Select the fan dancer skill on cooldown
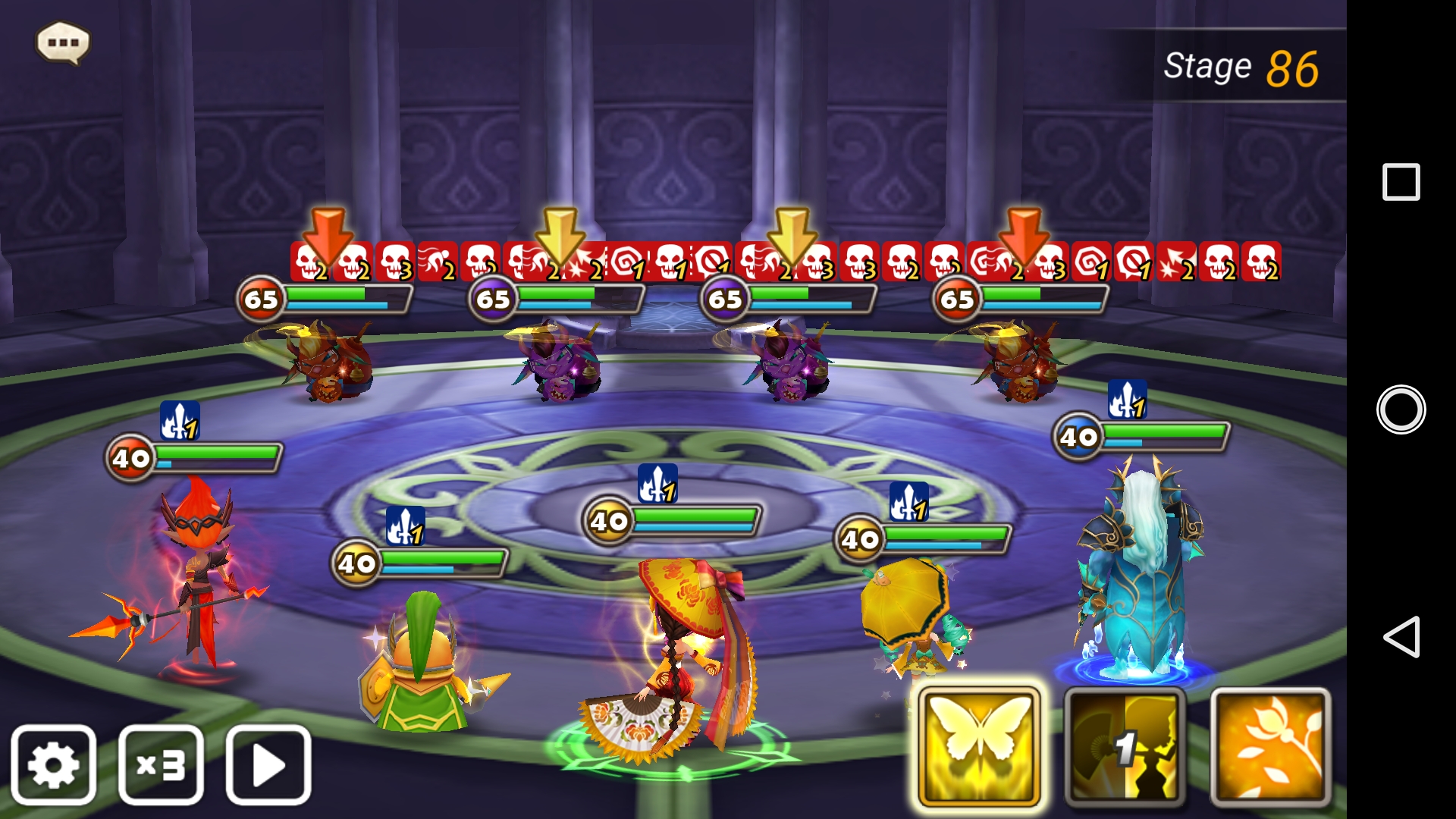The height and width of the screenshot is (819, 1456). (x=1125, y=748)
